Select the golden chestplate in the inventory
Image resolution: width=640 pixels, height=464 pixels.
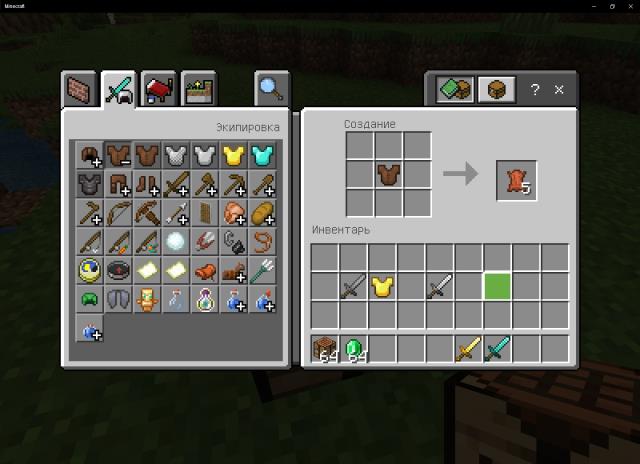tap(381, 288)
